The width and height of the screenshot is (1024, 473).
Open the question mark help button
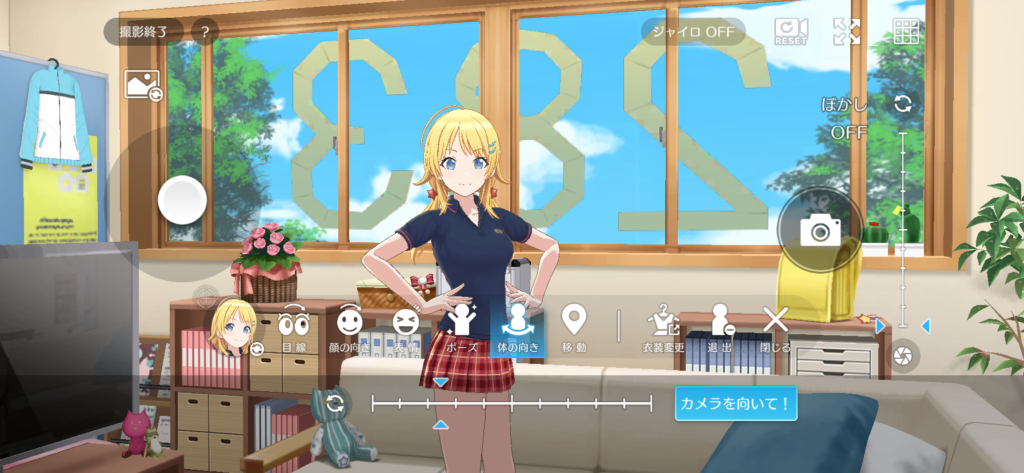[204, 32]
